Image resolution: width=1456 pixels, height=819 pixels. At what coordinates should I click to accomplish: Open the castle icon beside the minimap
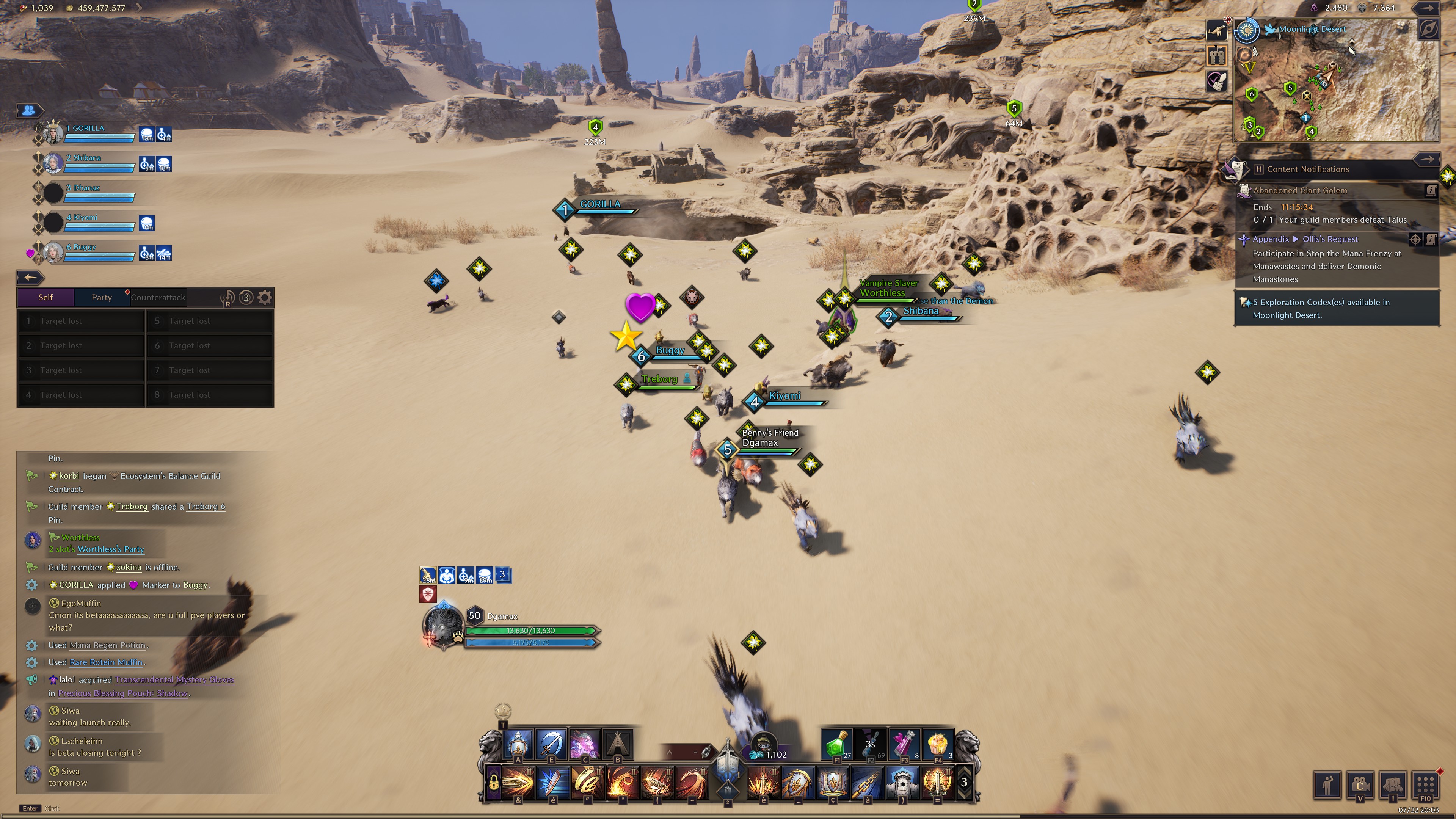1216,55
